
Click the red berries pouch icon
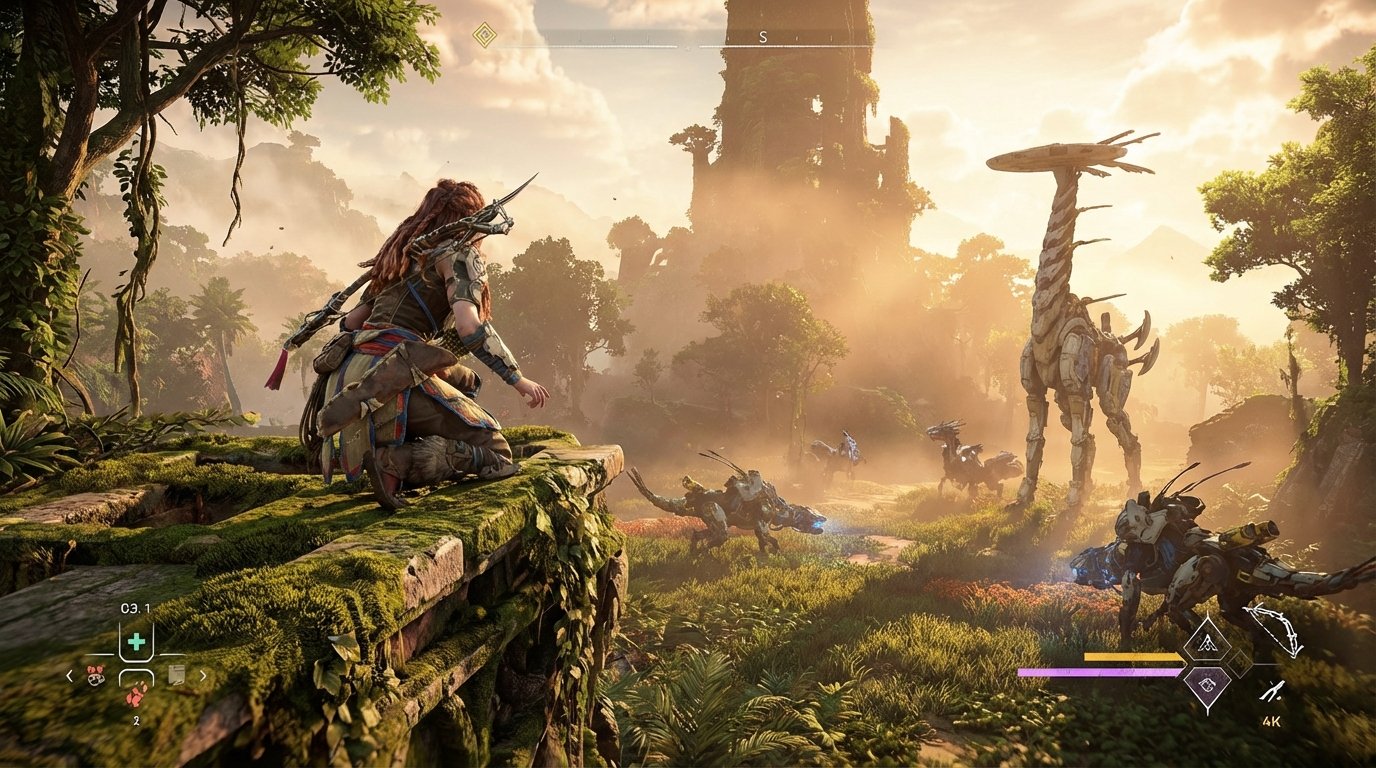tap(95, 676)
